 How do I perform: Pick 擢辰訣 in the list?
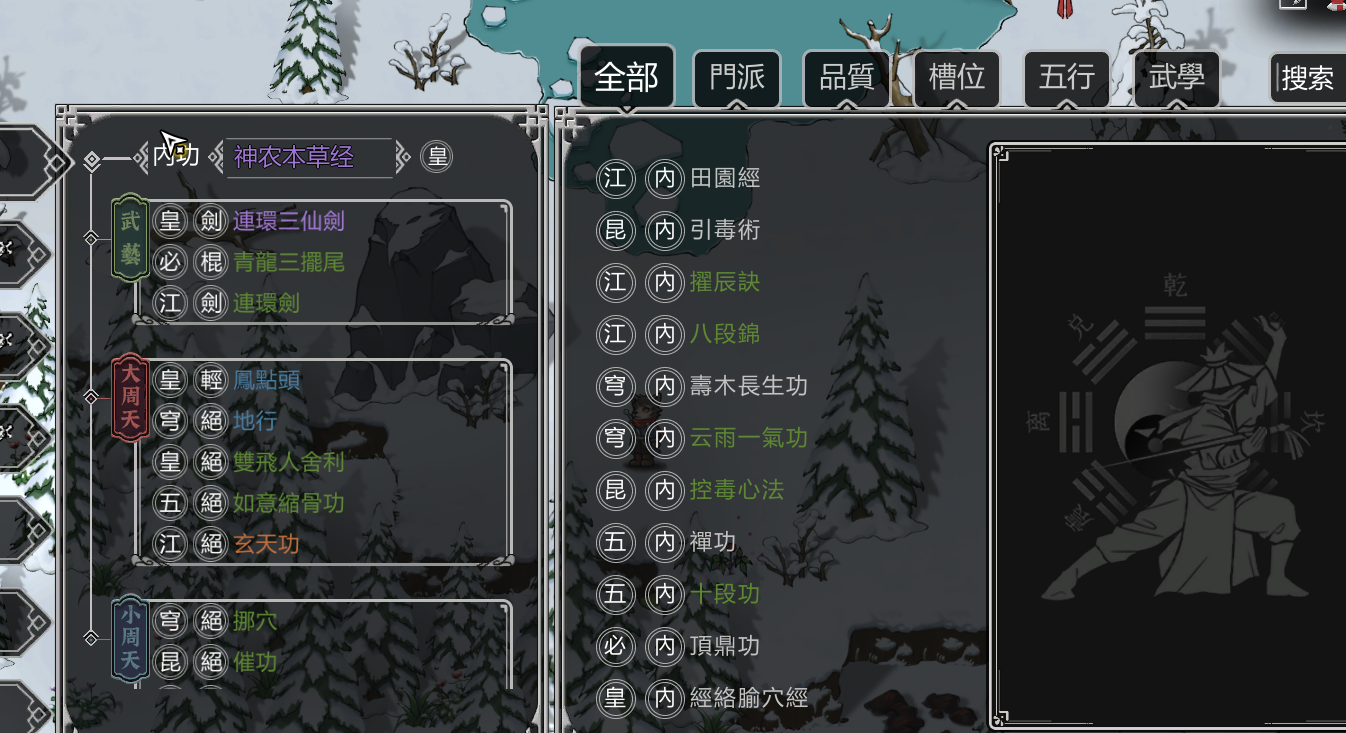[725, 282]
